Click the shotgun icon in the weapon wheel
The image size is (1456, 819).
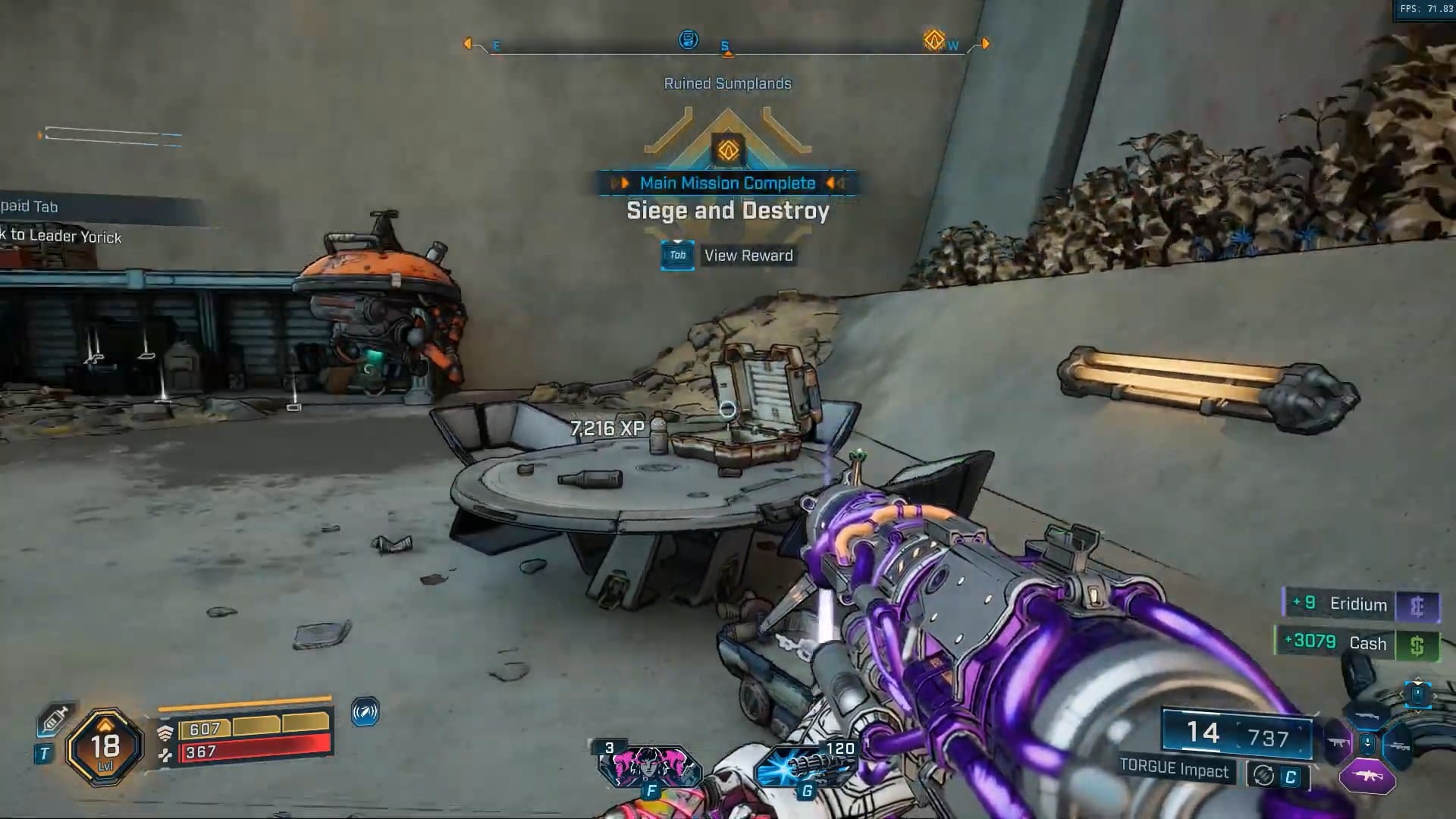pyautogui.click(x=1367, y=715)
